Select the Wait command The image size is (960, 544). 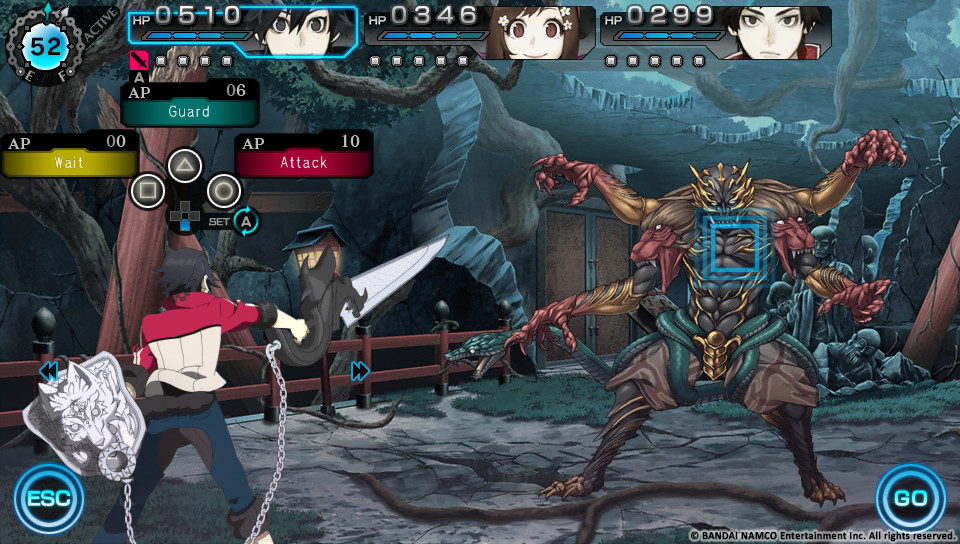click(69, 162)
